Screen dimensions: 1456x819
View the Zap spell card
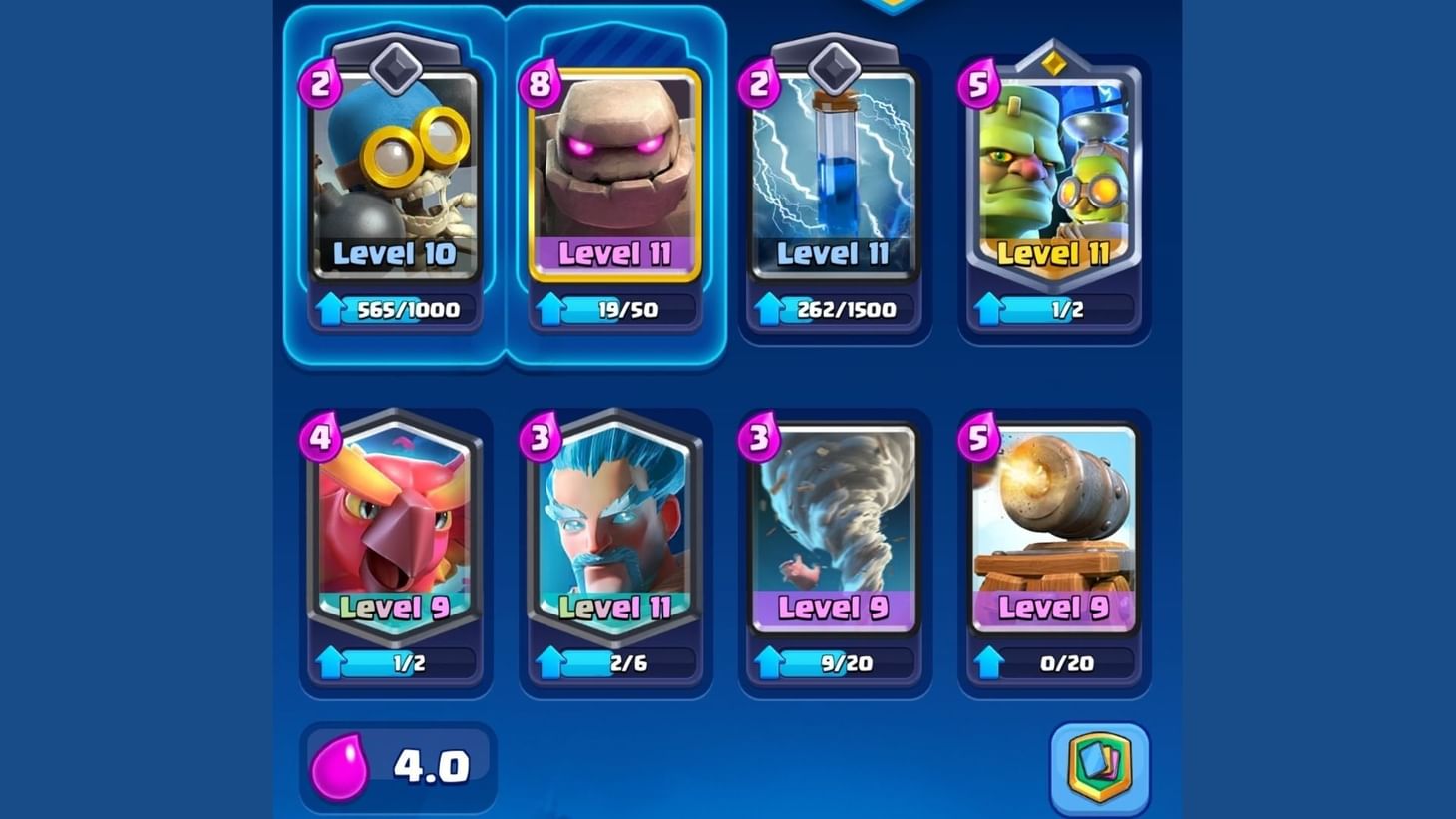tap(835, 170)
